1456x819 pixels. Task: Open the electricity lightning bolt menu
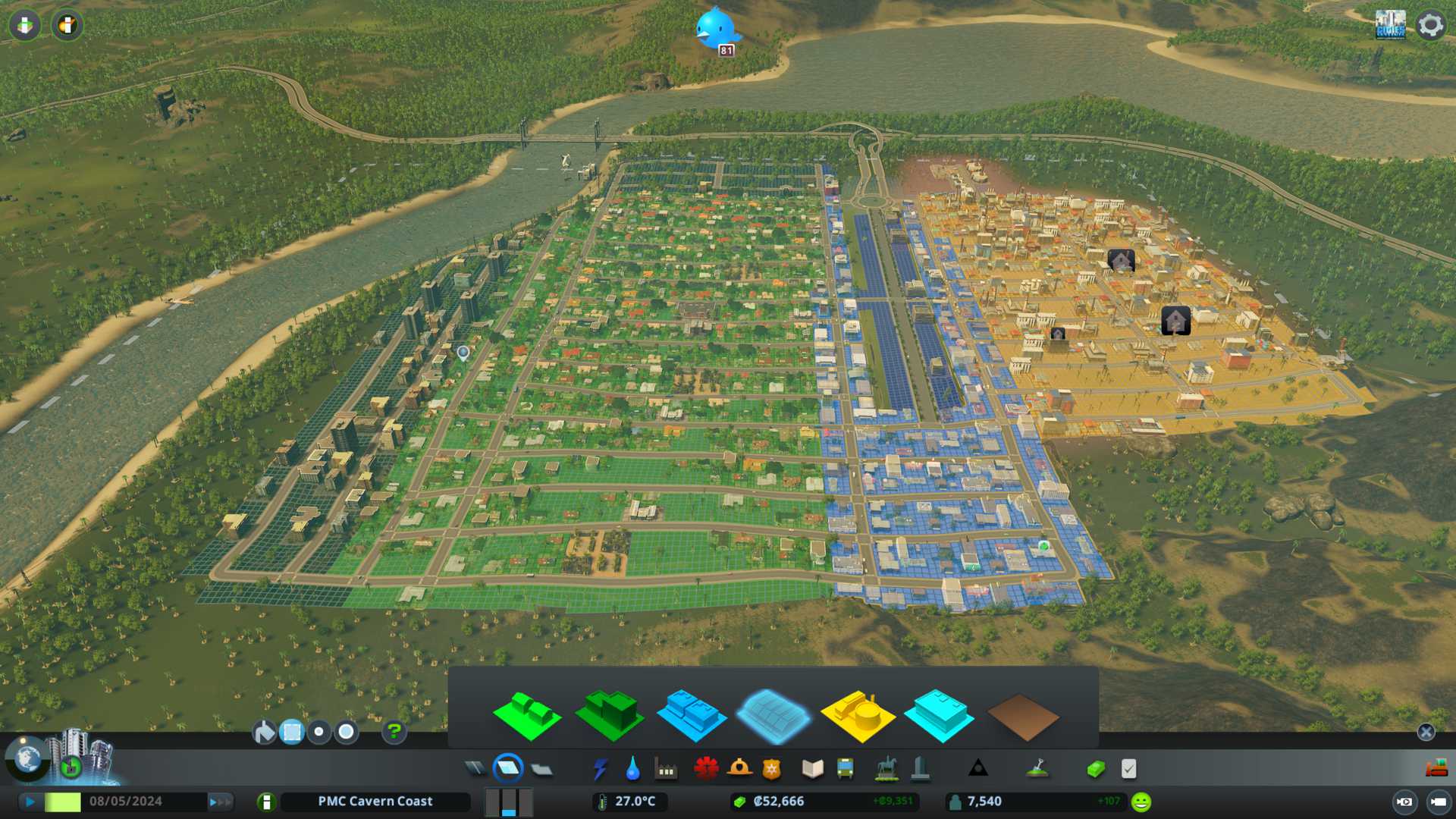point(600,769)
